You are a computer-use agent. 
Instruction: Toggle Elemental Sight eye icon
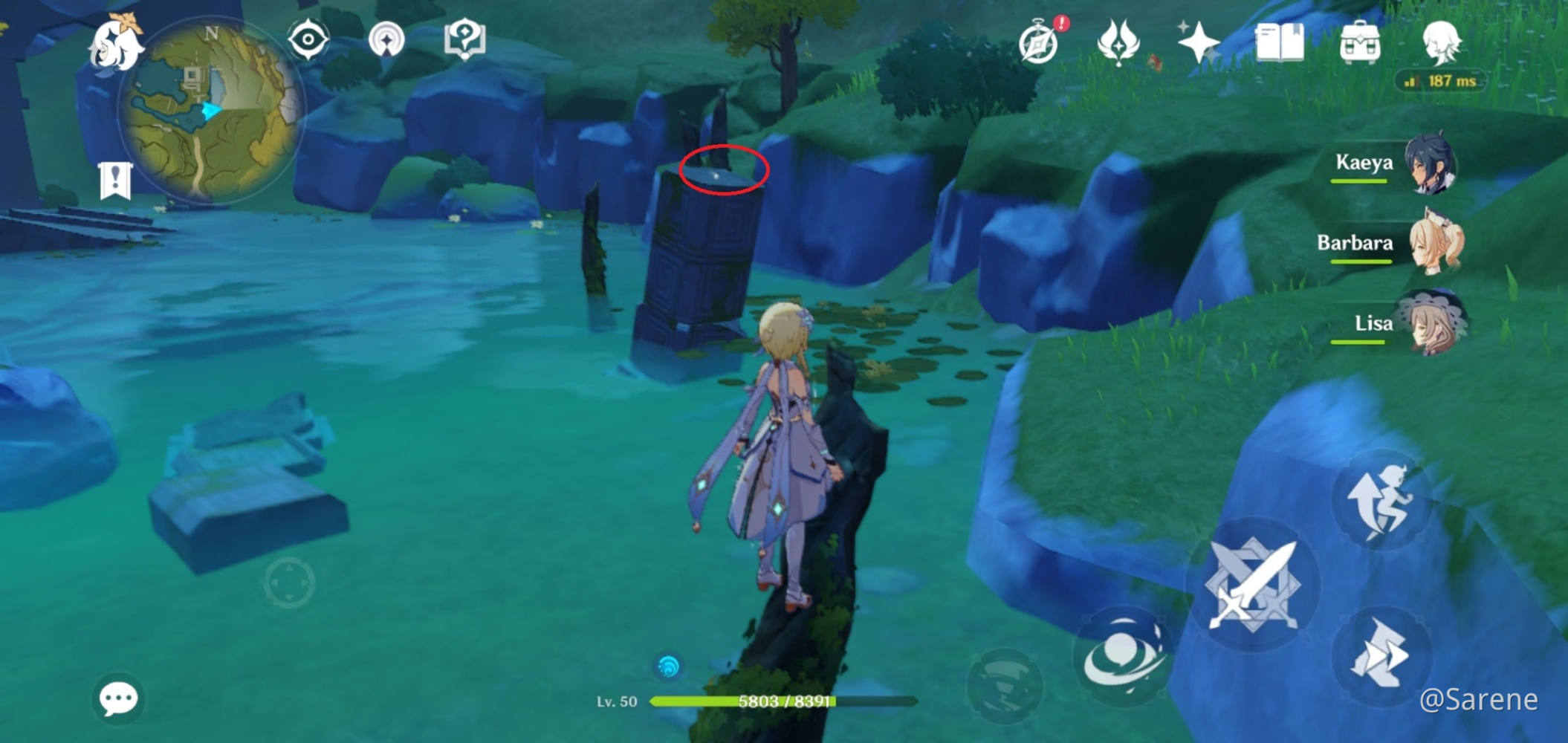tap(307, 41)
